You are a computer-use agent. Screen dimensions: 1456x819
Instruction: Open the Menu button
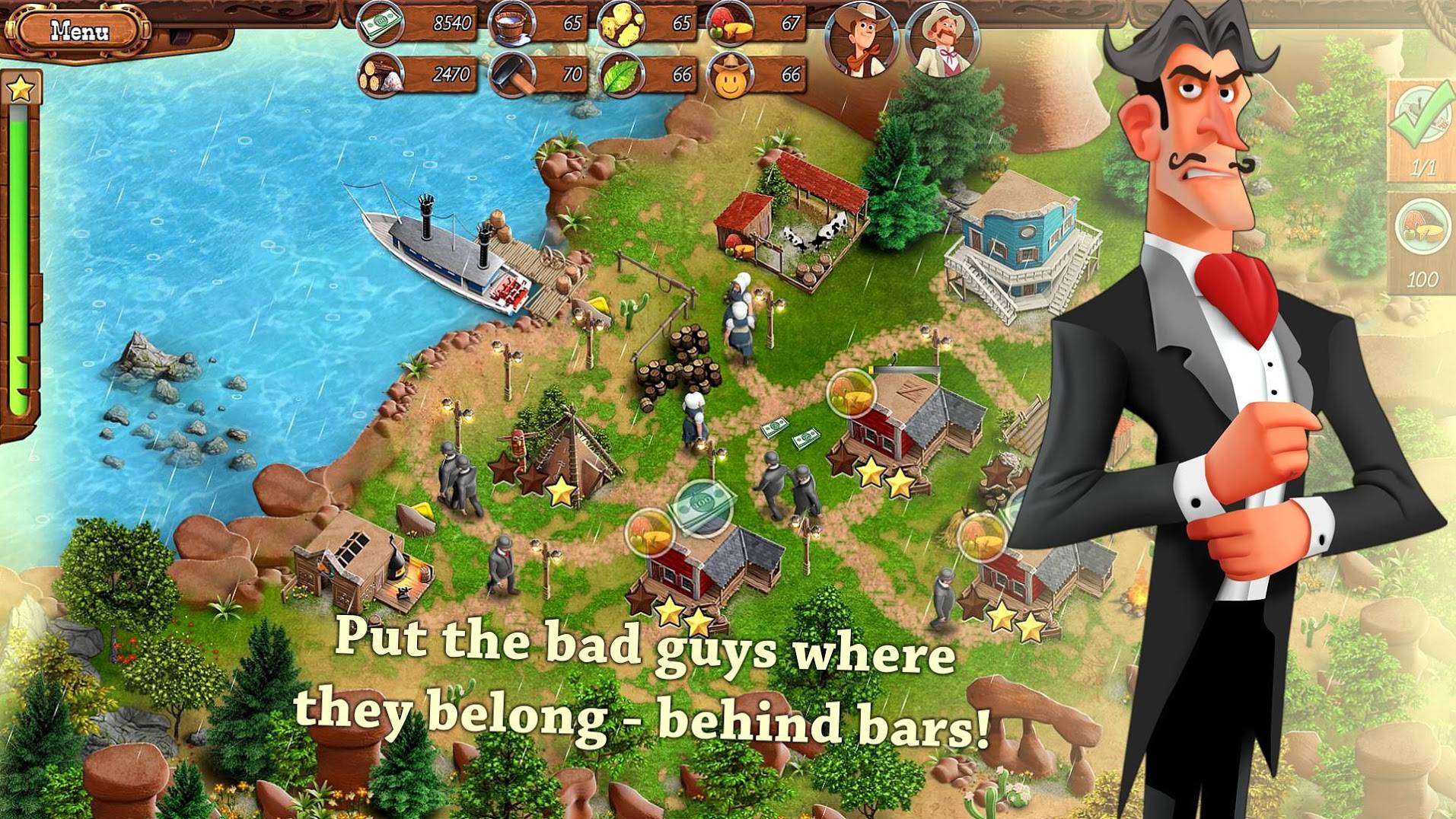point(79,31)
